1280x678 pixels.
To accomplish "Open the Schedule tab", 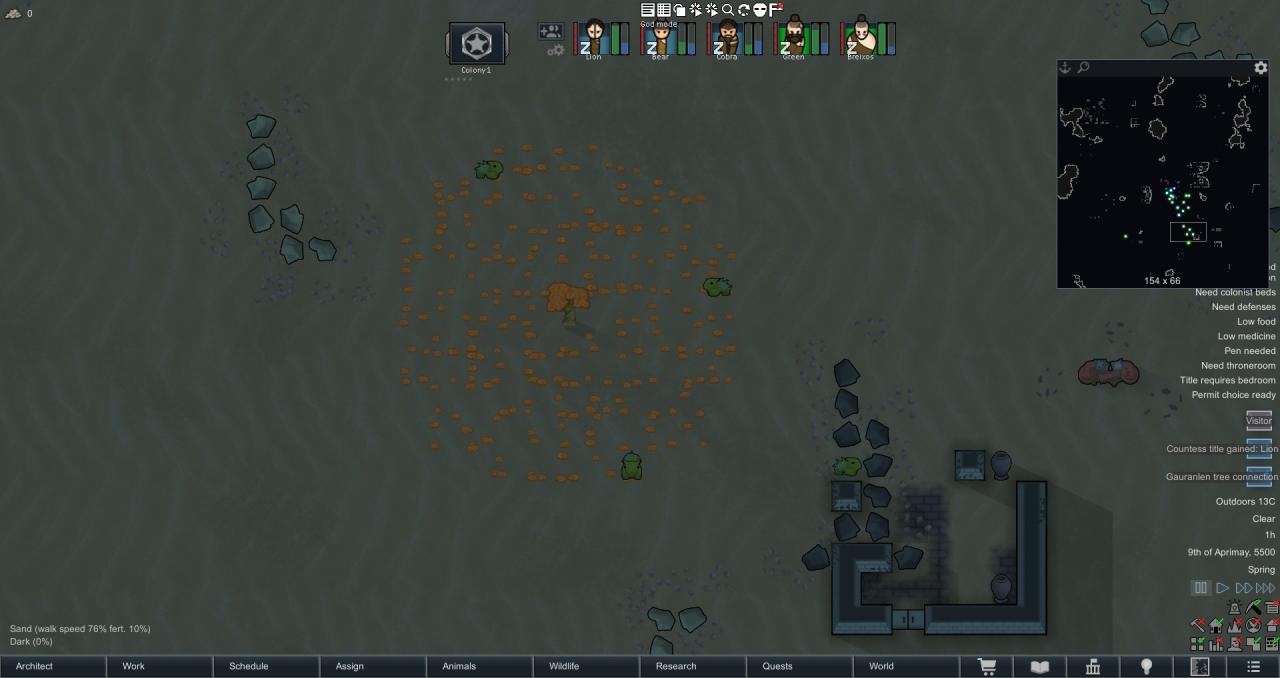I will (267, 666).
